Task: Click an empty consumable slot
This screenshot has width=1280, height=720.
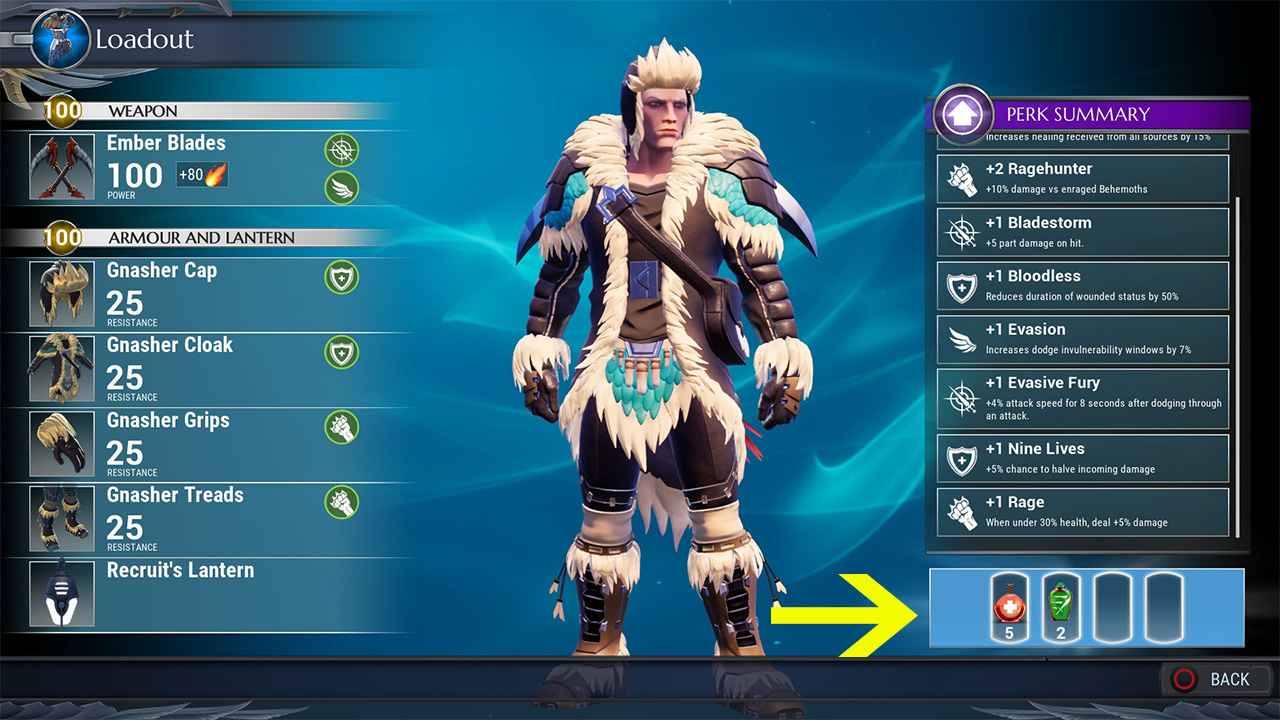Action: click(x=1110, y=605)
